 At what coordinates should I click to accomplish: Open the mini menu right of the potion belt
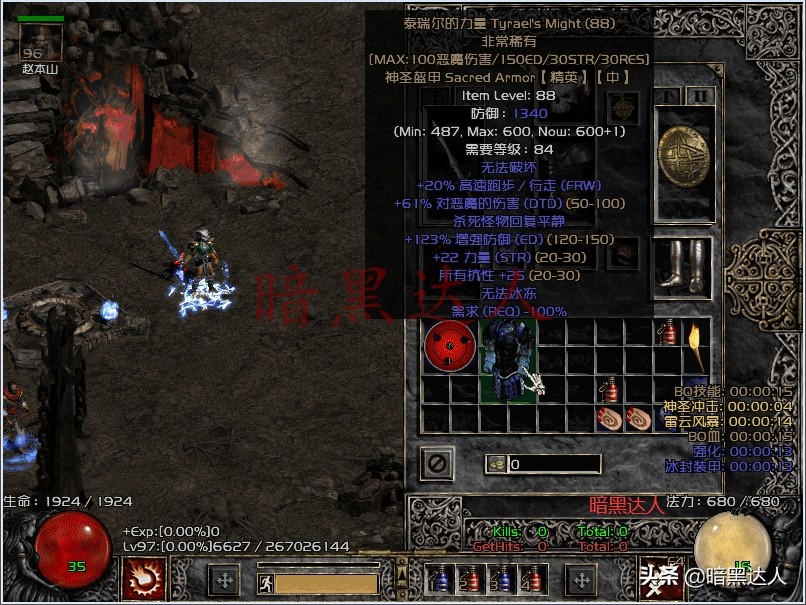click(x=581, y=580)
